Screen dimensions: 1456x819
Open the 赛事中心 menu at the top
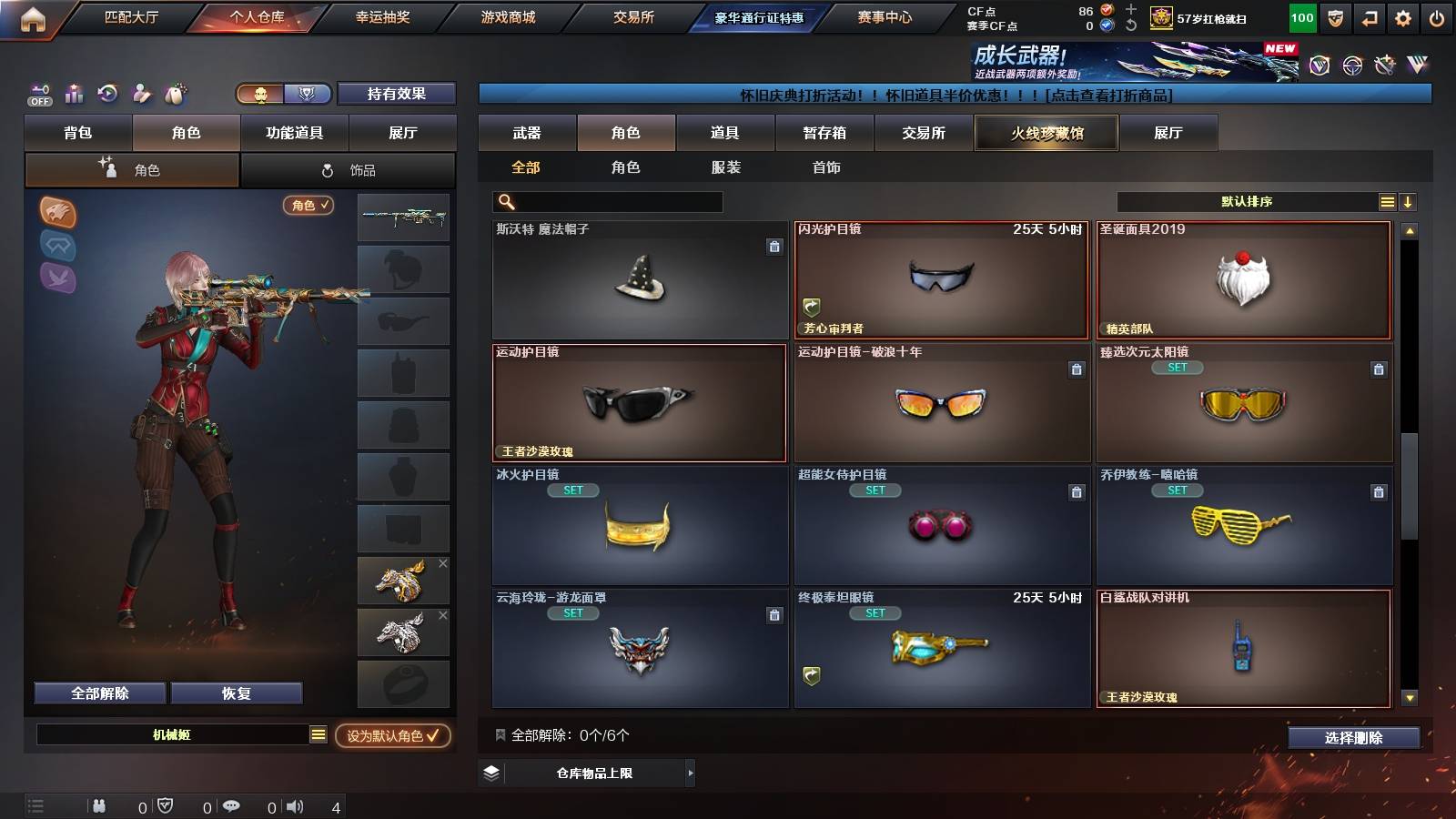[x=885, y=15]
